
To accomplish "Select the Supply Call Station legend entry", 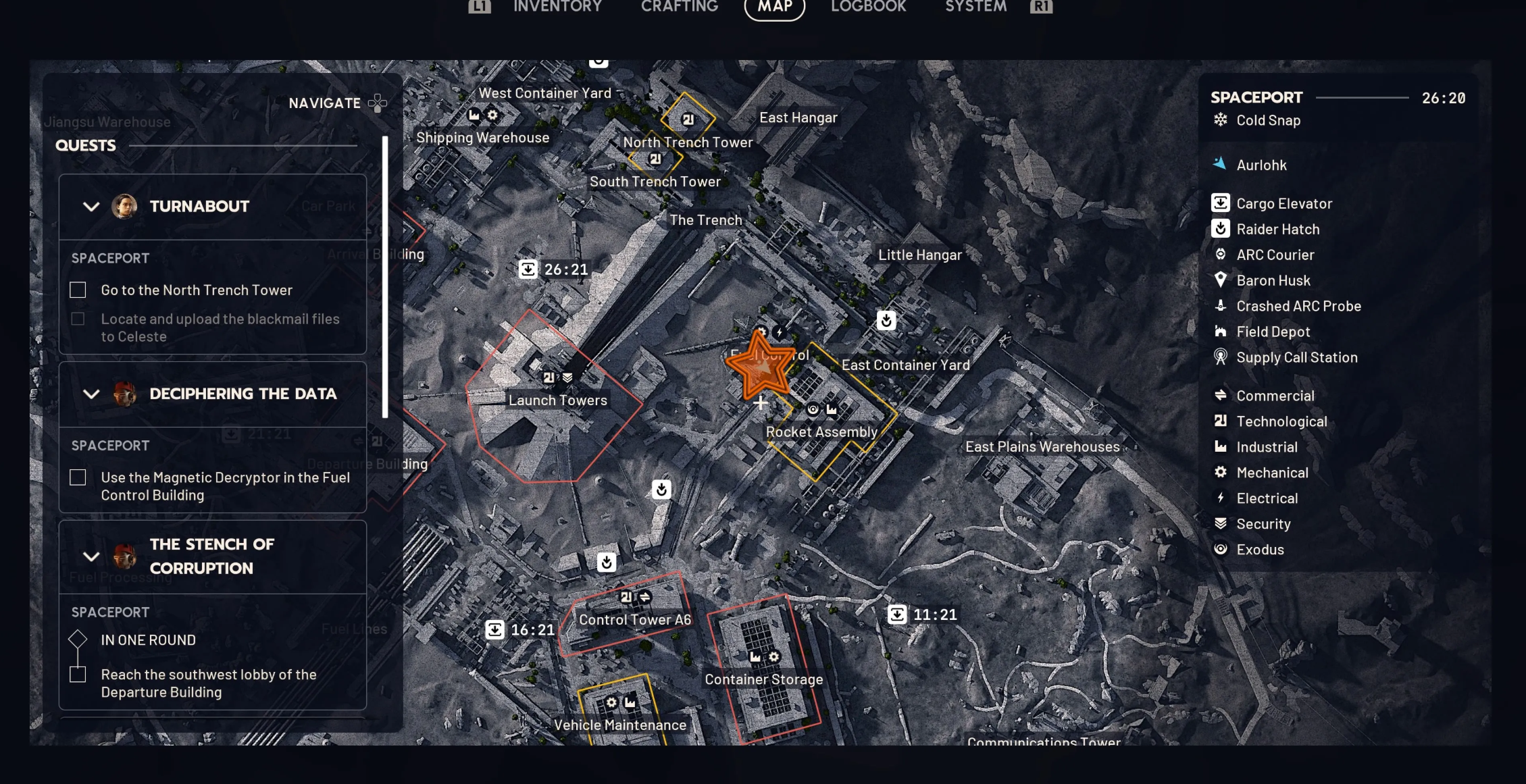I will tap(1296, 358).
